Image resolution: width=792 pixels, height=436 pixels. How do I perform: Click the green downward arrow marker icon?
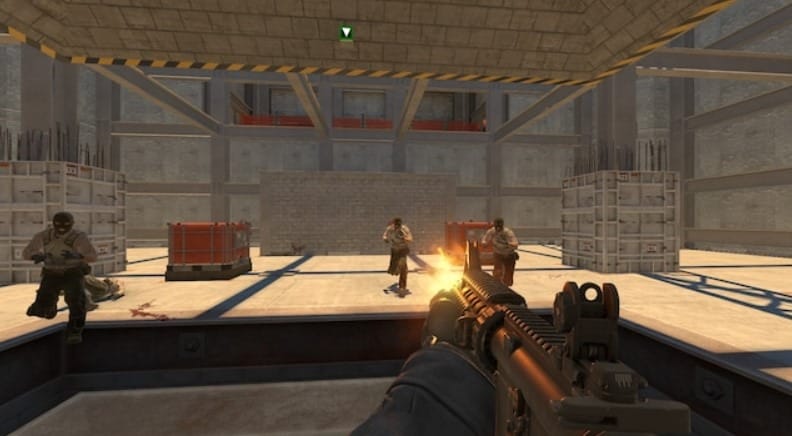pos(346,33)
